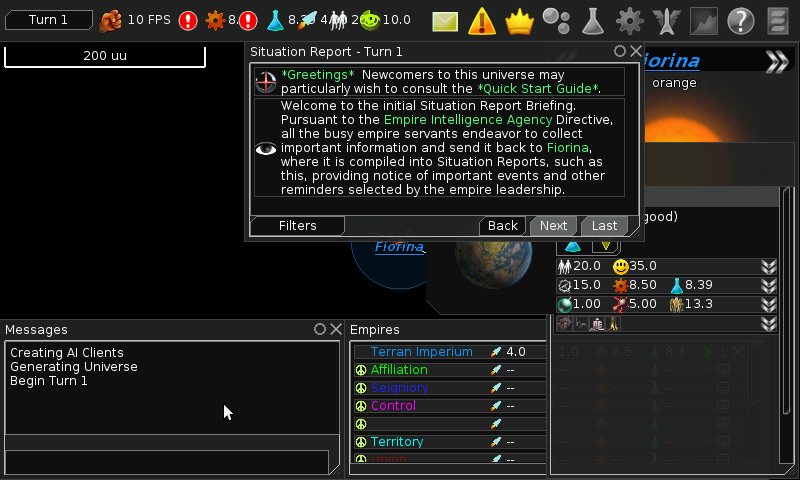800x480 pixels.
Task: Select the Terran Imperium empire row
Action: [x=421, y=352]
